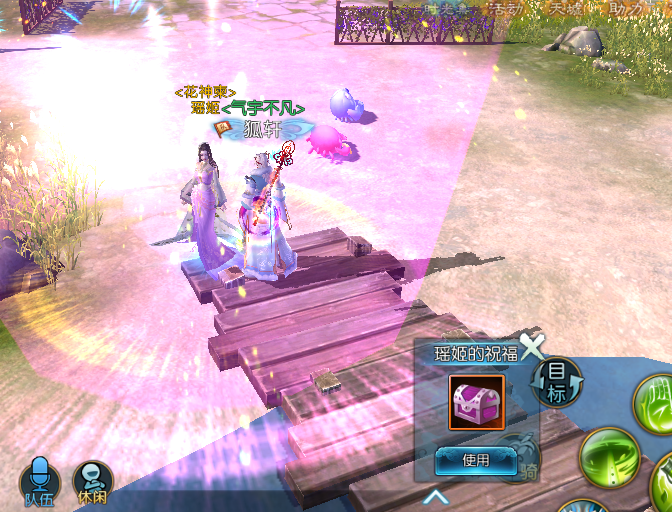The width and height of the screenshot is (672, 512).
Task: Open the 天梯 ladder menu
Action: (x=567, y=9)
